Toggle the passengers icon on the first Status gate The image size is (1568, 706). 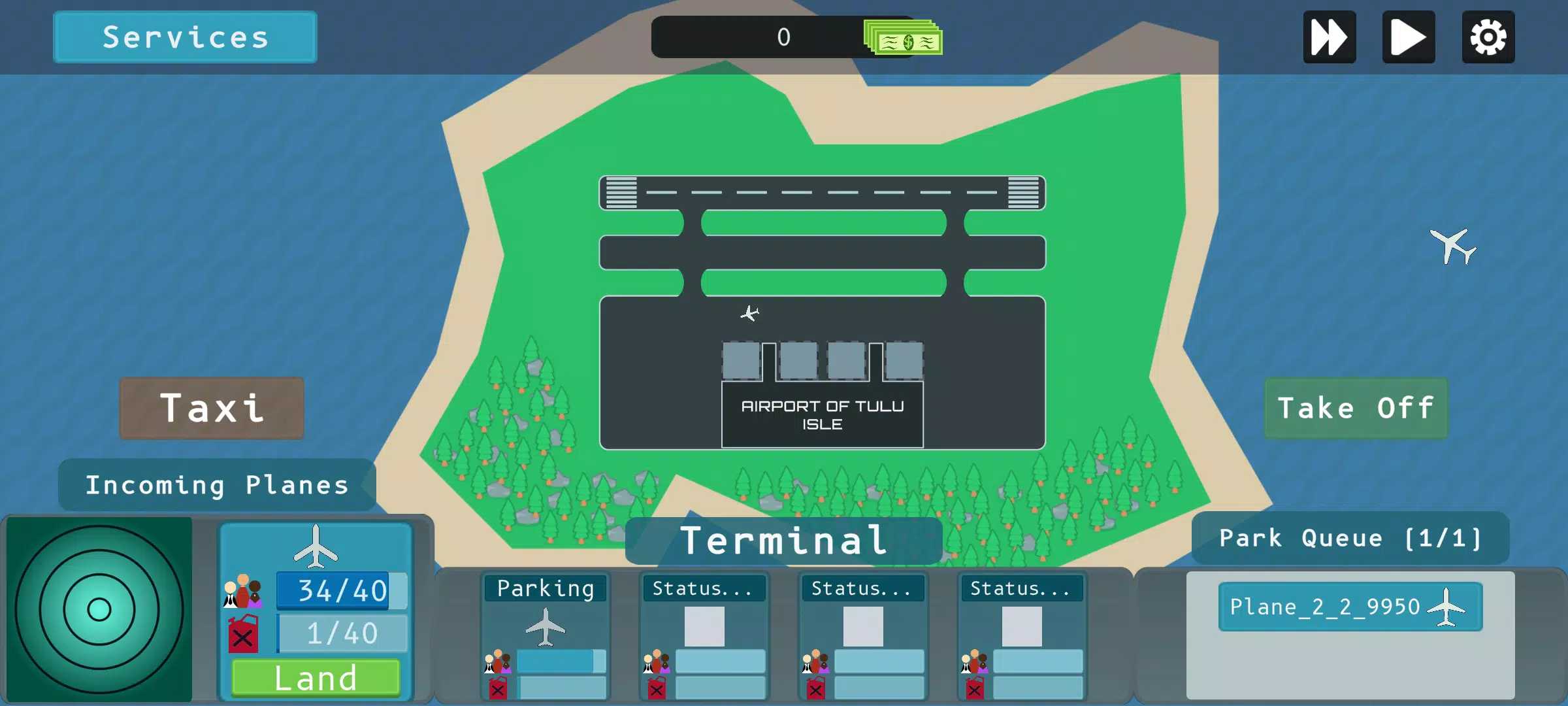(x=655, y=660)
